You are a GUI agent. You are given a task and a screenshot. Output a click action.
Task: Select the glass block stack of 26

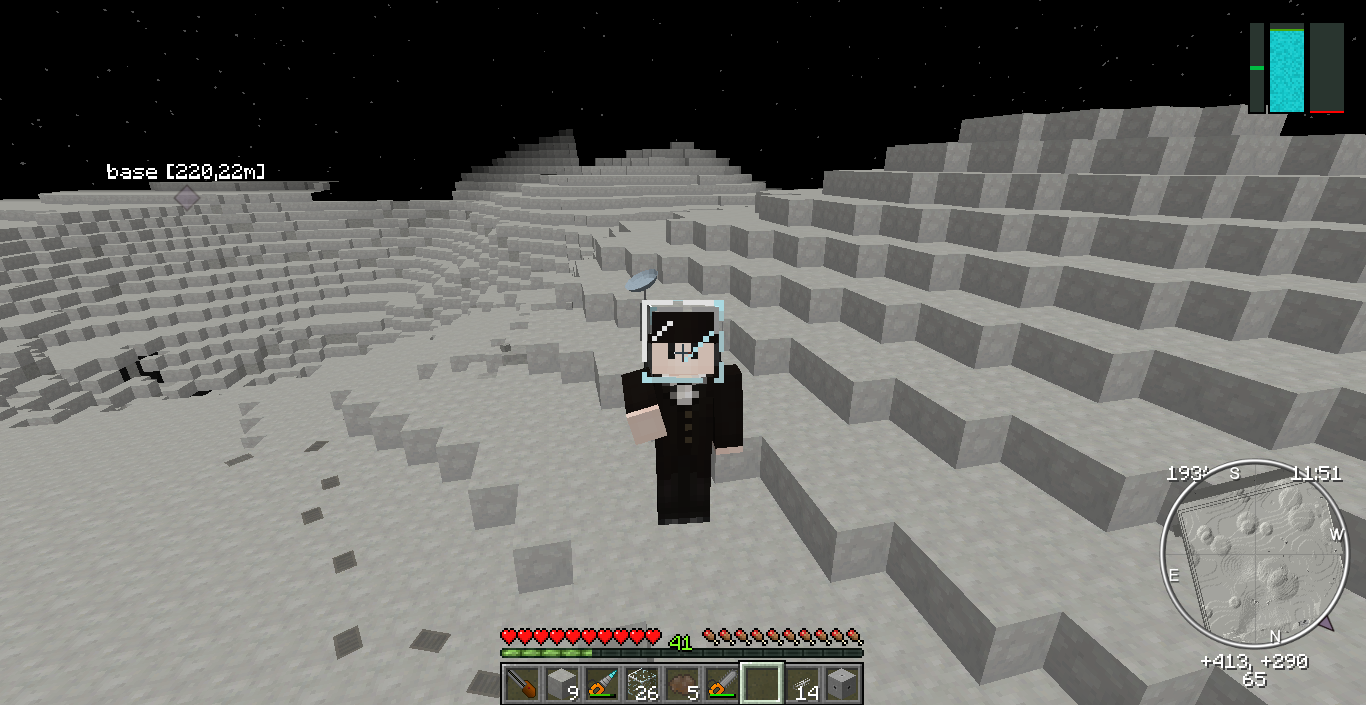click(641, 684)
